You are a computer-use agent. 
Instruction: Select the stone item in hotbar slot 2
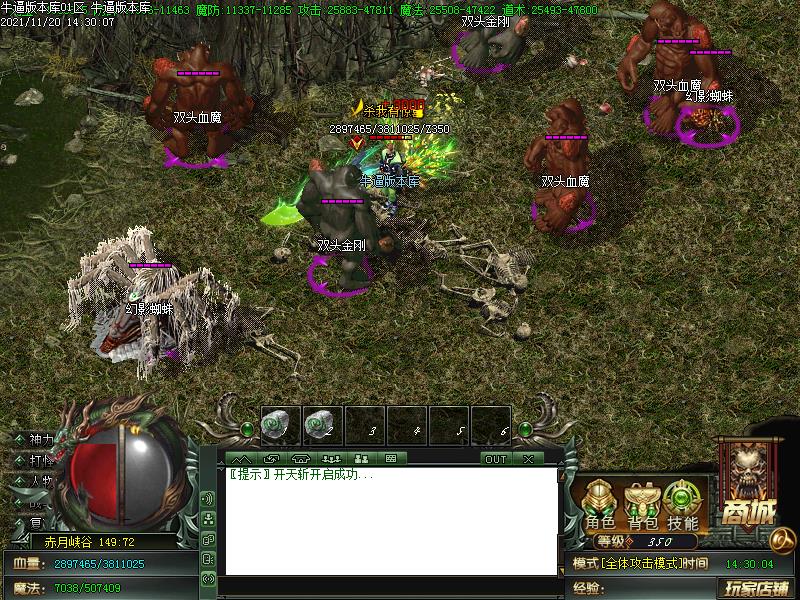[x=323, y=426]
